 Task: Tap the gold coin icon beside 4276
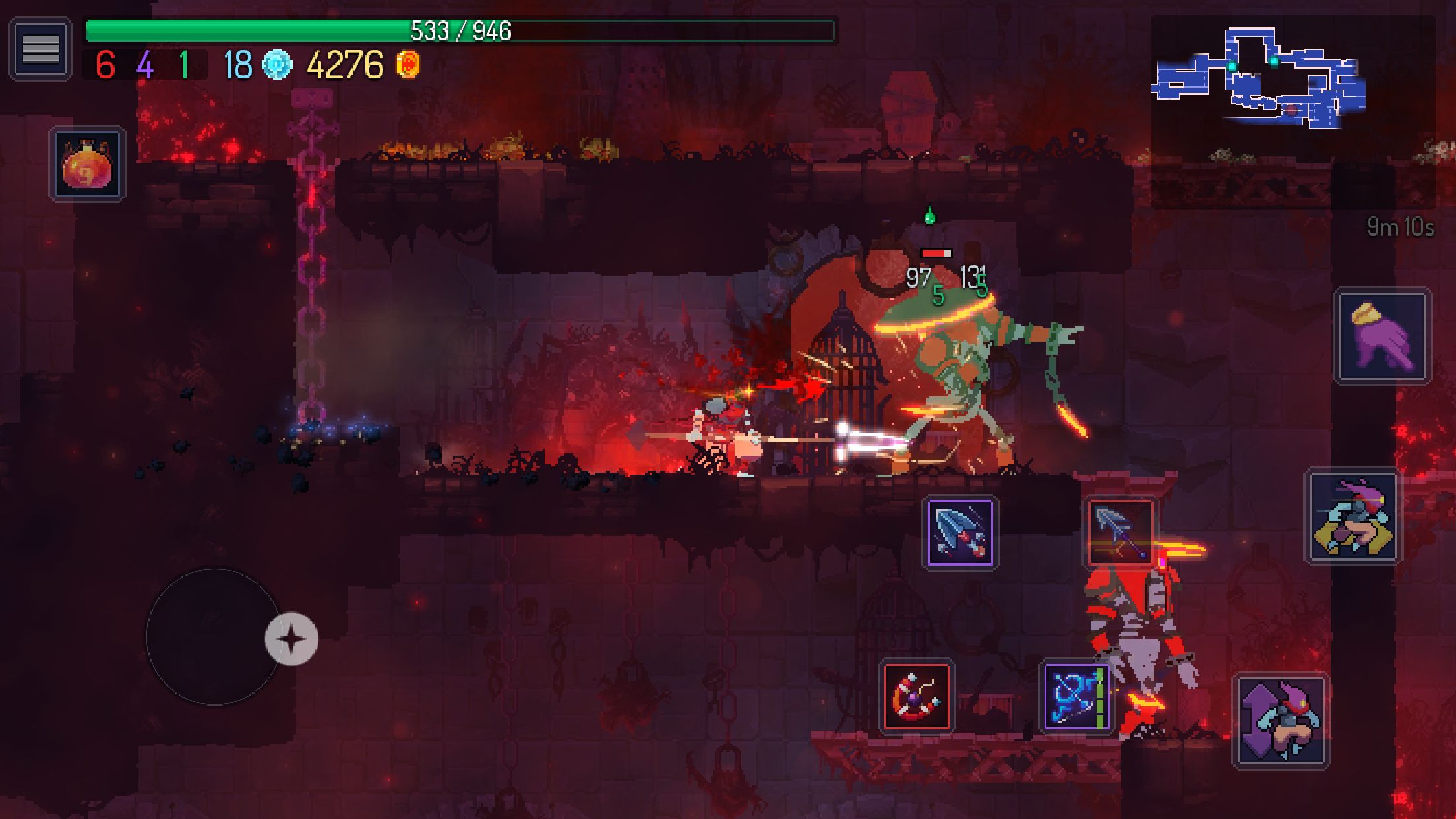[408, 66]
